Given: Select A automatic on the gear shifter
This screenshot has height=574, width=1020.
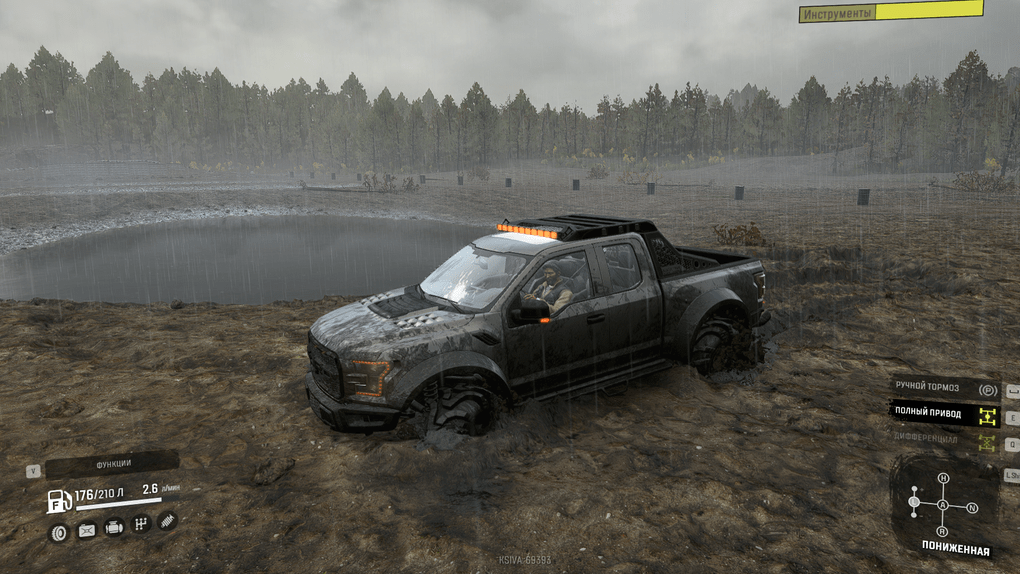Looking at the screenshot, I should 943,505.
